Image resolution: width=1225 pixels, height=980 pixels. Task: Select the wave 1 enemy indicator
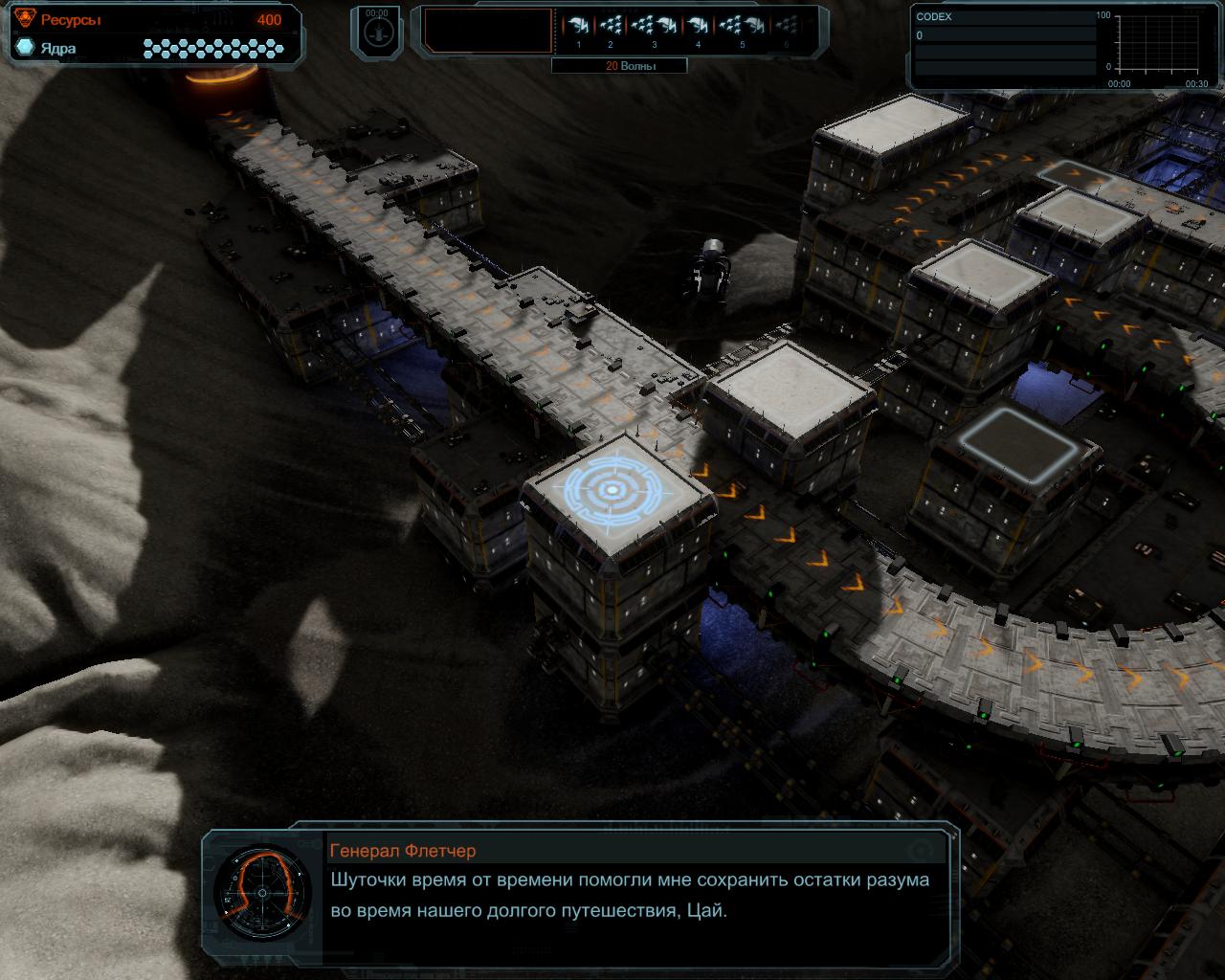pos(577,27)
